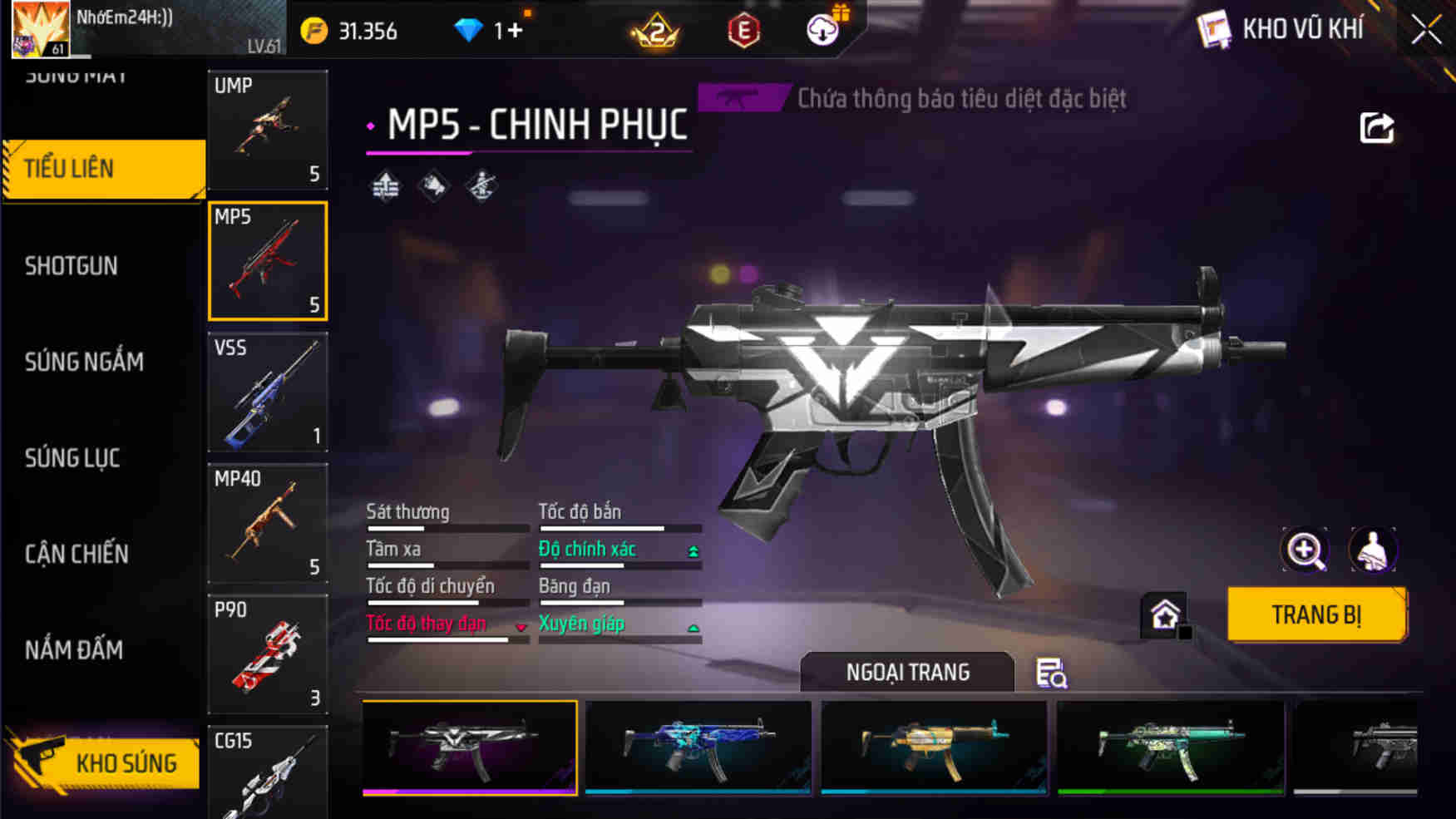Close the weapon armory screen

(x=1425, y=30)
